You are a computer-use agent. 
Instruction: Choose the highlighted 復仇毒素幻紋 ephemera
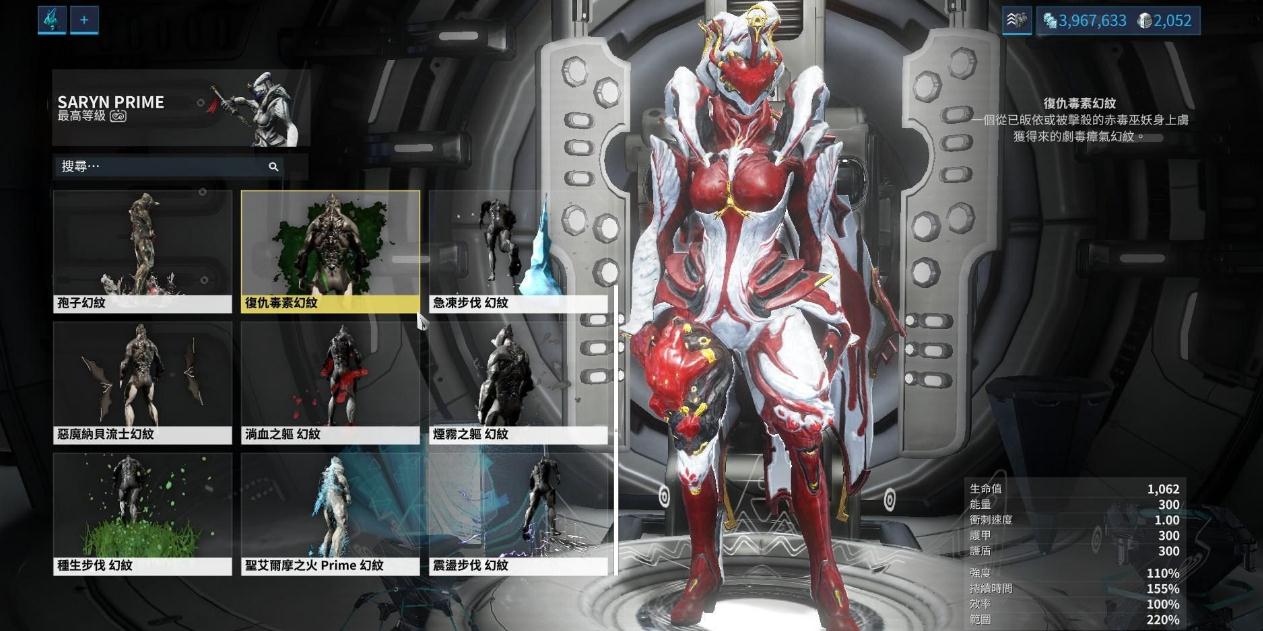pos(330,251)
